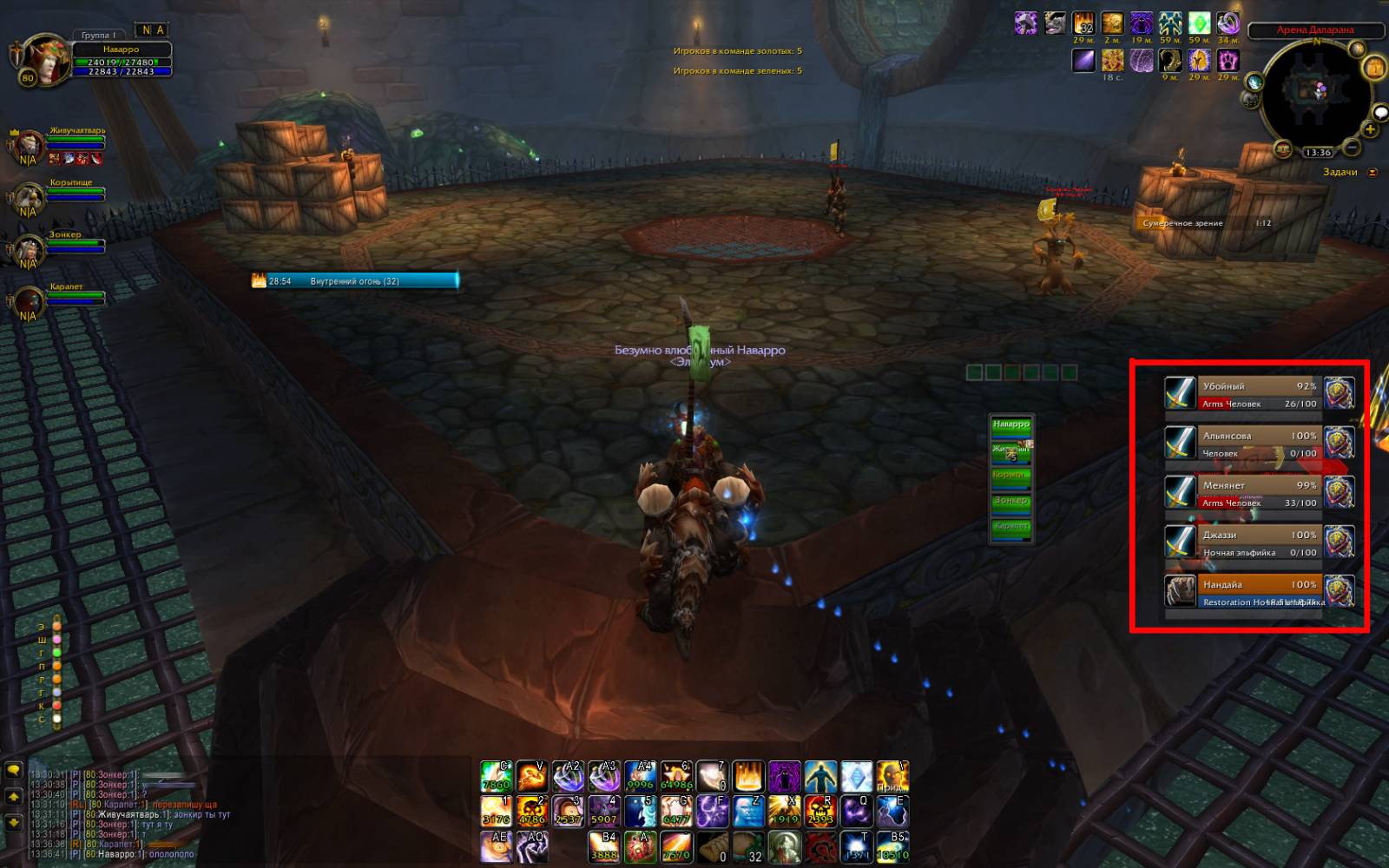Target enemy arena frame Альянсова

click(1259, 444)
